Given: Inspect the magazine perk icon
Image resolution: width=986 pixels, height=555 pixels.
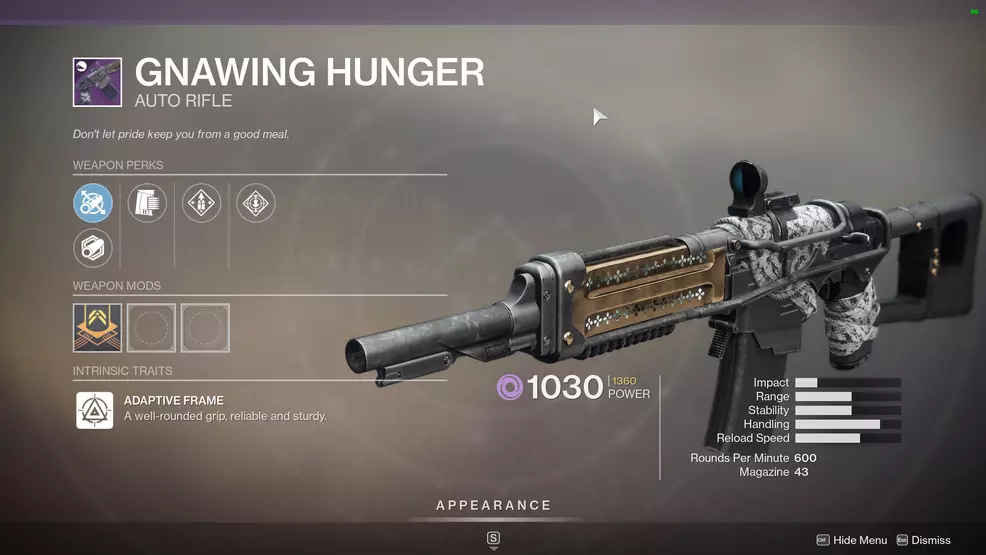Looking at the screenshot, I should click(147, 203).
